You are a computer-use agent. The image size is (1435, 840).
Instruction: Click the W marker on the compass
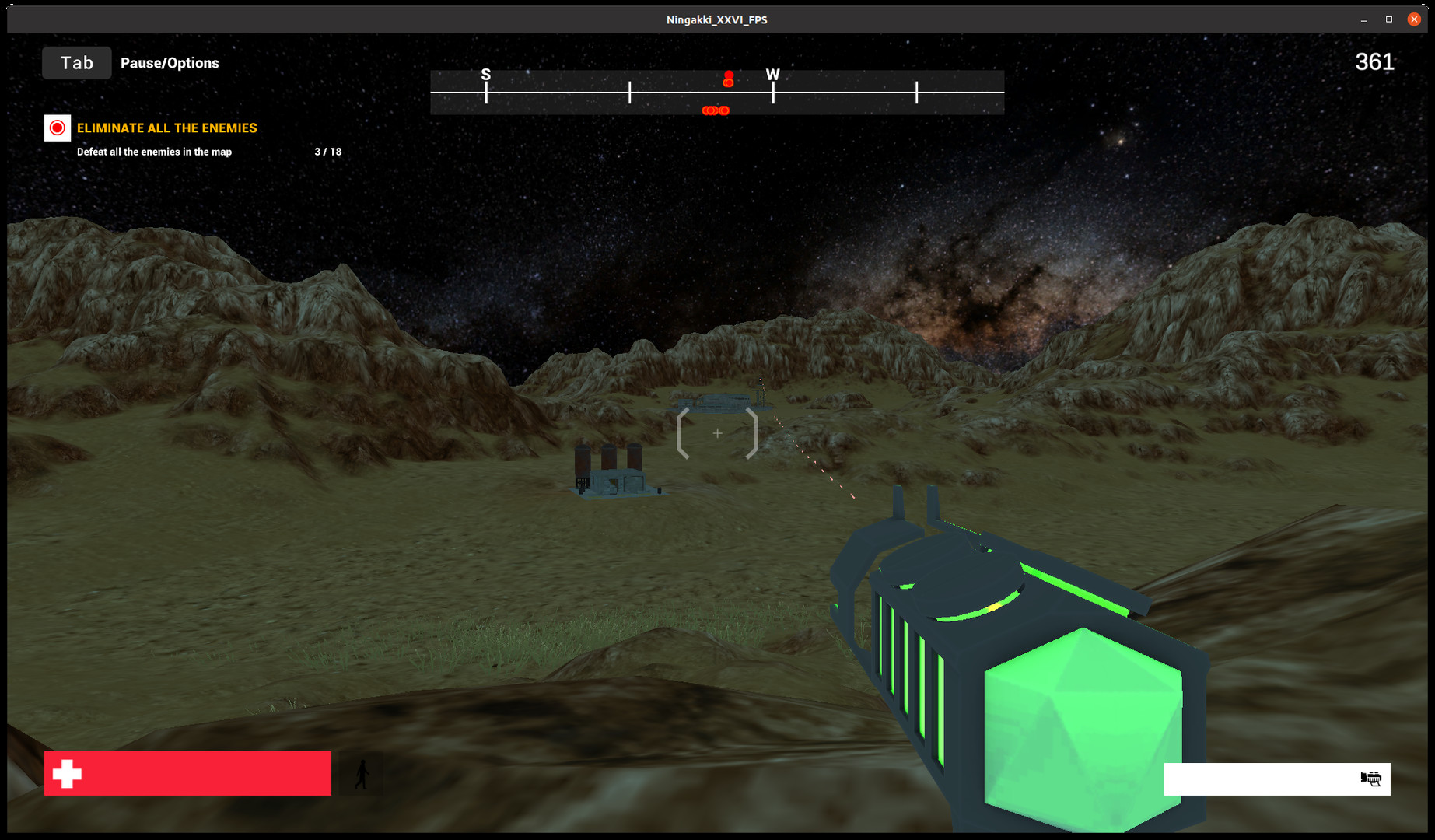(772, 75)
